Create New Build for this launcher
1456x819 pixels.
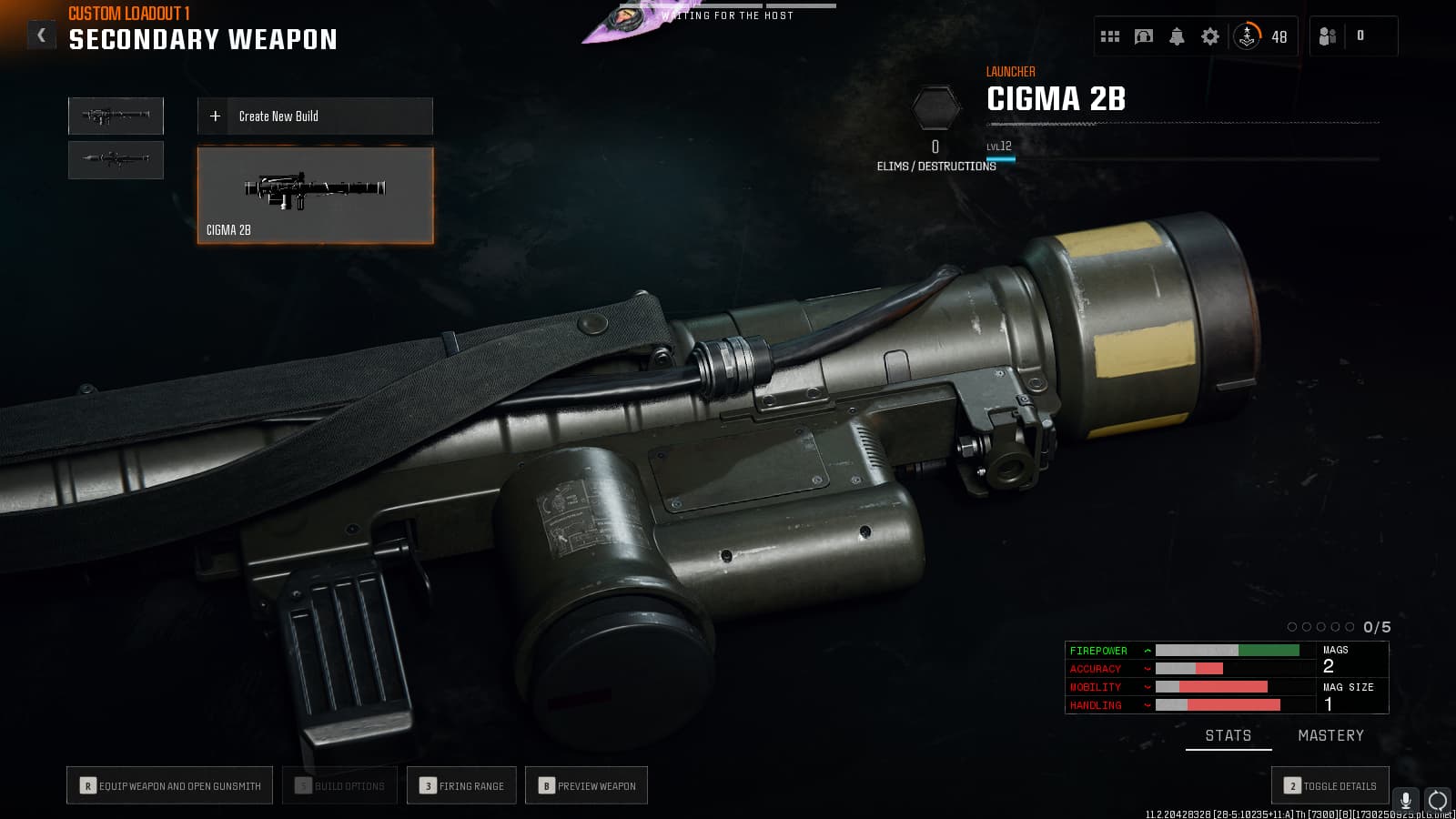[x=315, y=116]
